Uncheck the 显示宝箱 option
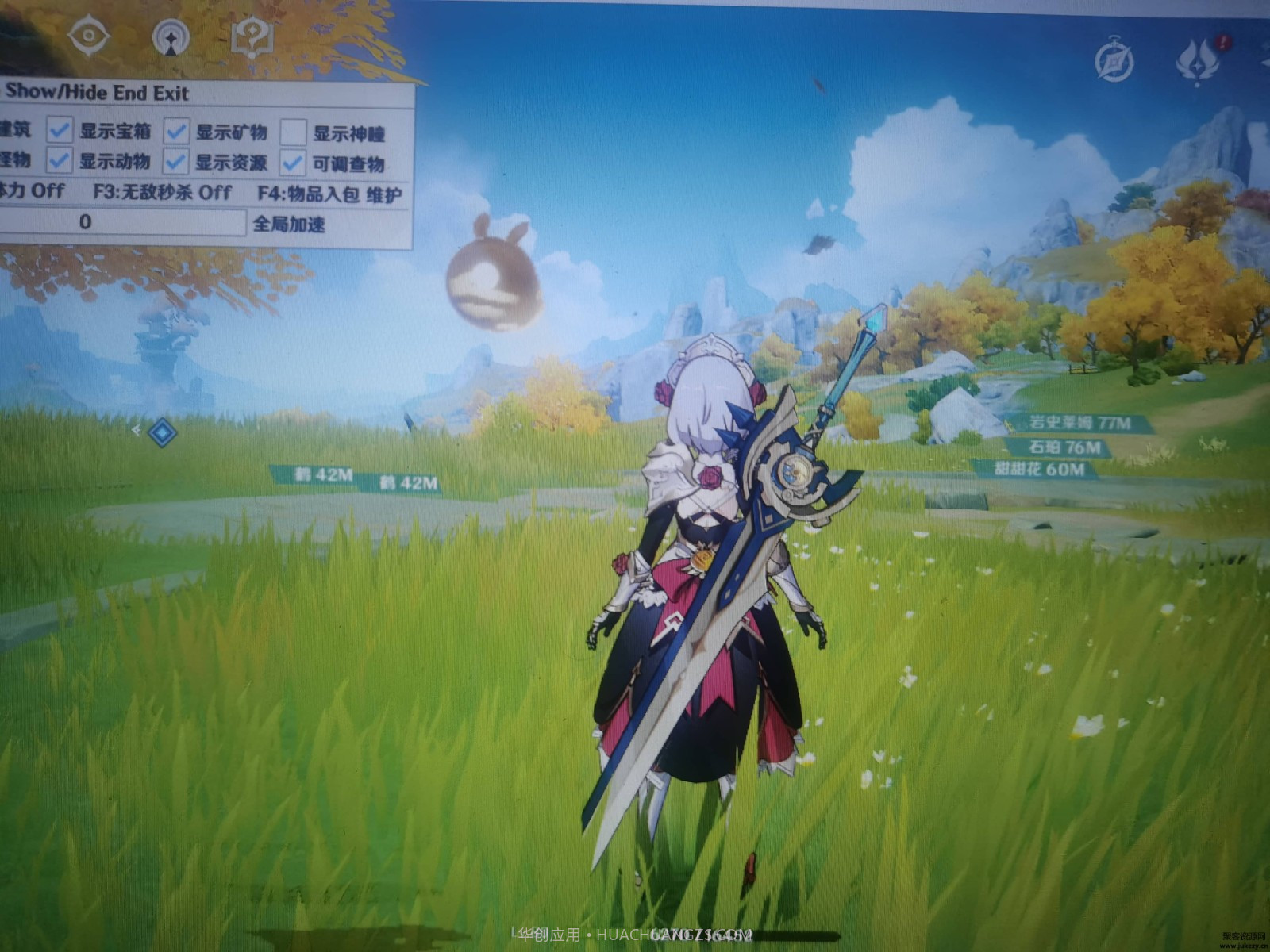Image resolution: width=1270 pixels, height=952 pixels. (x=60, y=129)
